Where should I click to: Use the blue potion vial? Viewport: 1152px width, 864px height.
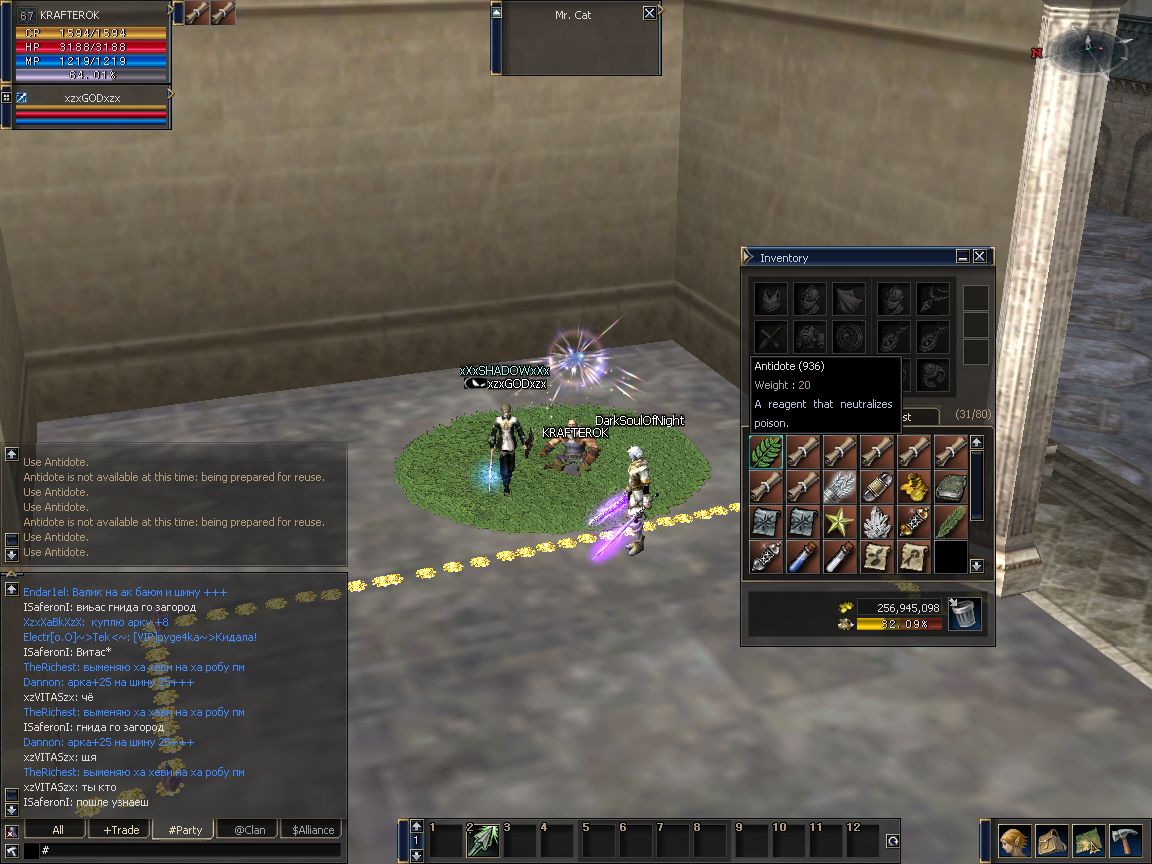pyautogui.click(x=803, y=557)
